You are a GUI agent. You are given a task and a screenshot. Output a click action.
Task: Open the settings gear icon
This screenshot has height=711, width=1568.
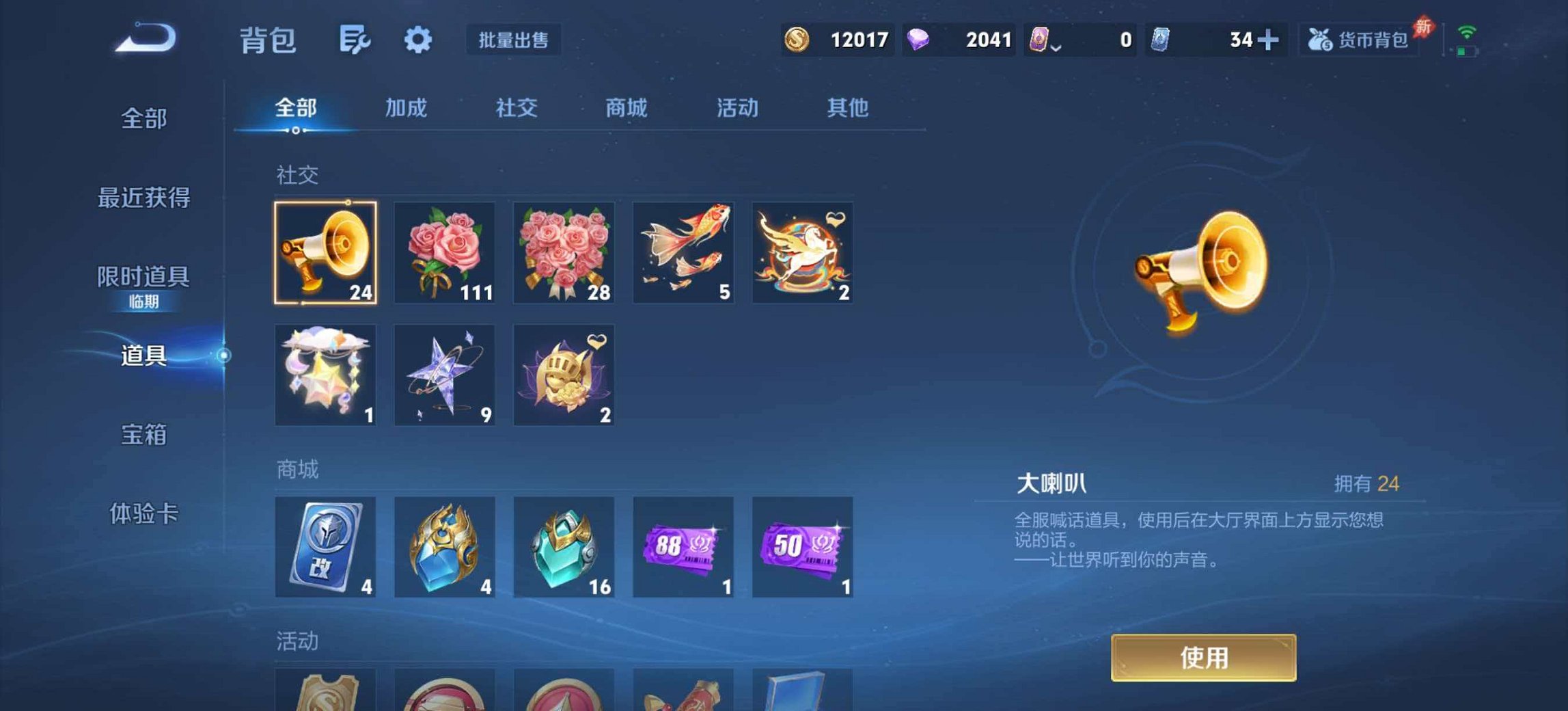pyautogui.click(x=418, y=40)
